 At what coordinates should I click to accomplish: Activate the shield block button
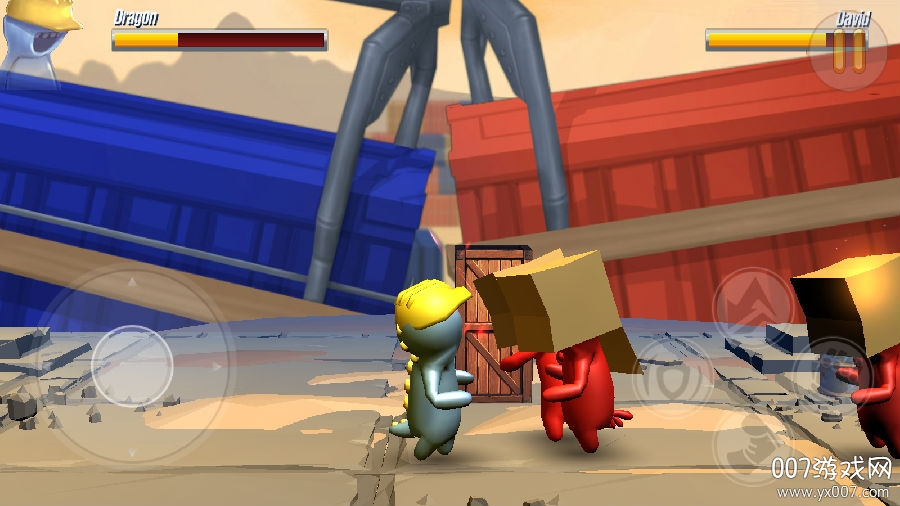pos(672,377)
